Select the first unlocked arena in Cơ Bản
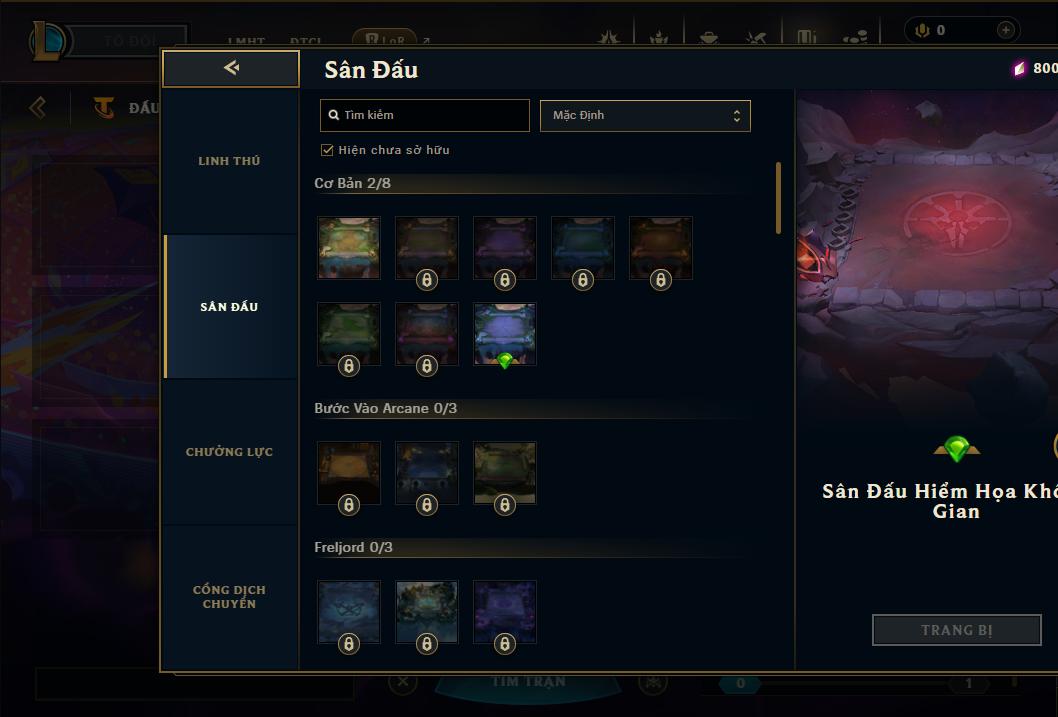The image size is (1058, 717). coord(349,247)
